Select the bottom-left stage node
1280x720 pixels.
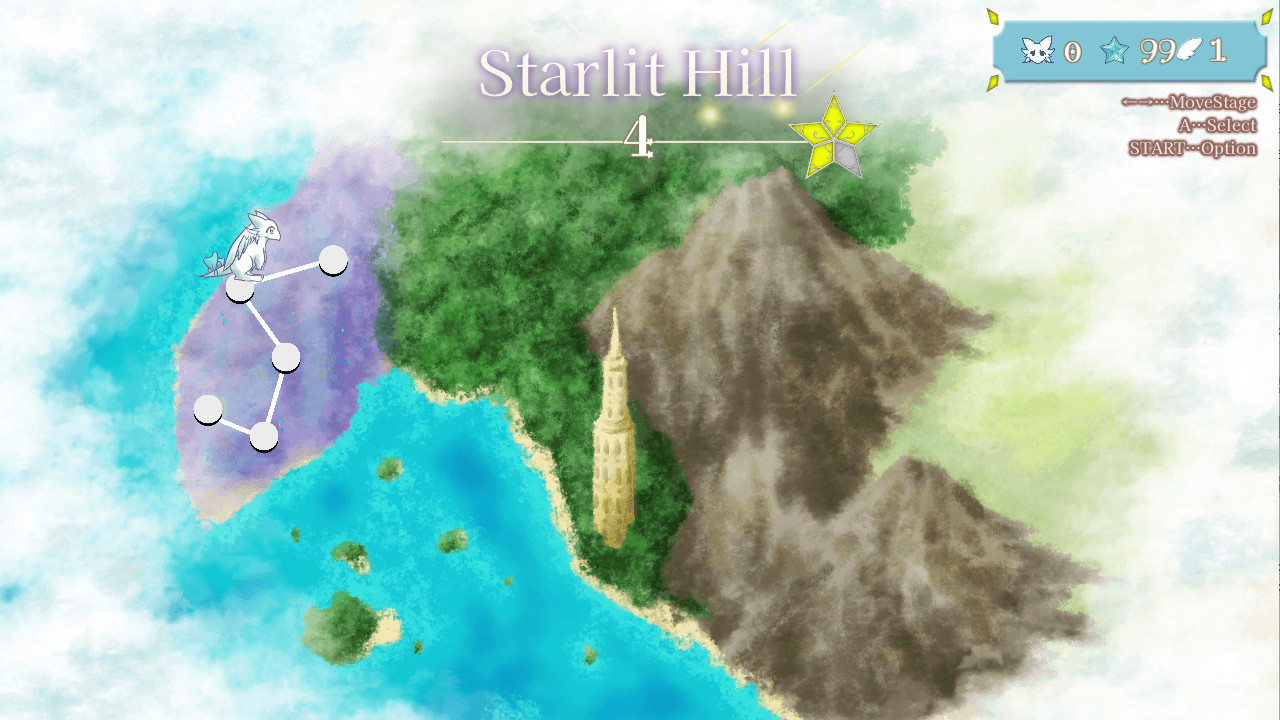(209, 409)
